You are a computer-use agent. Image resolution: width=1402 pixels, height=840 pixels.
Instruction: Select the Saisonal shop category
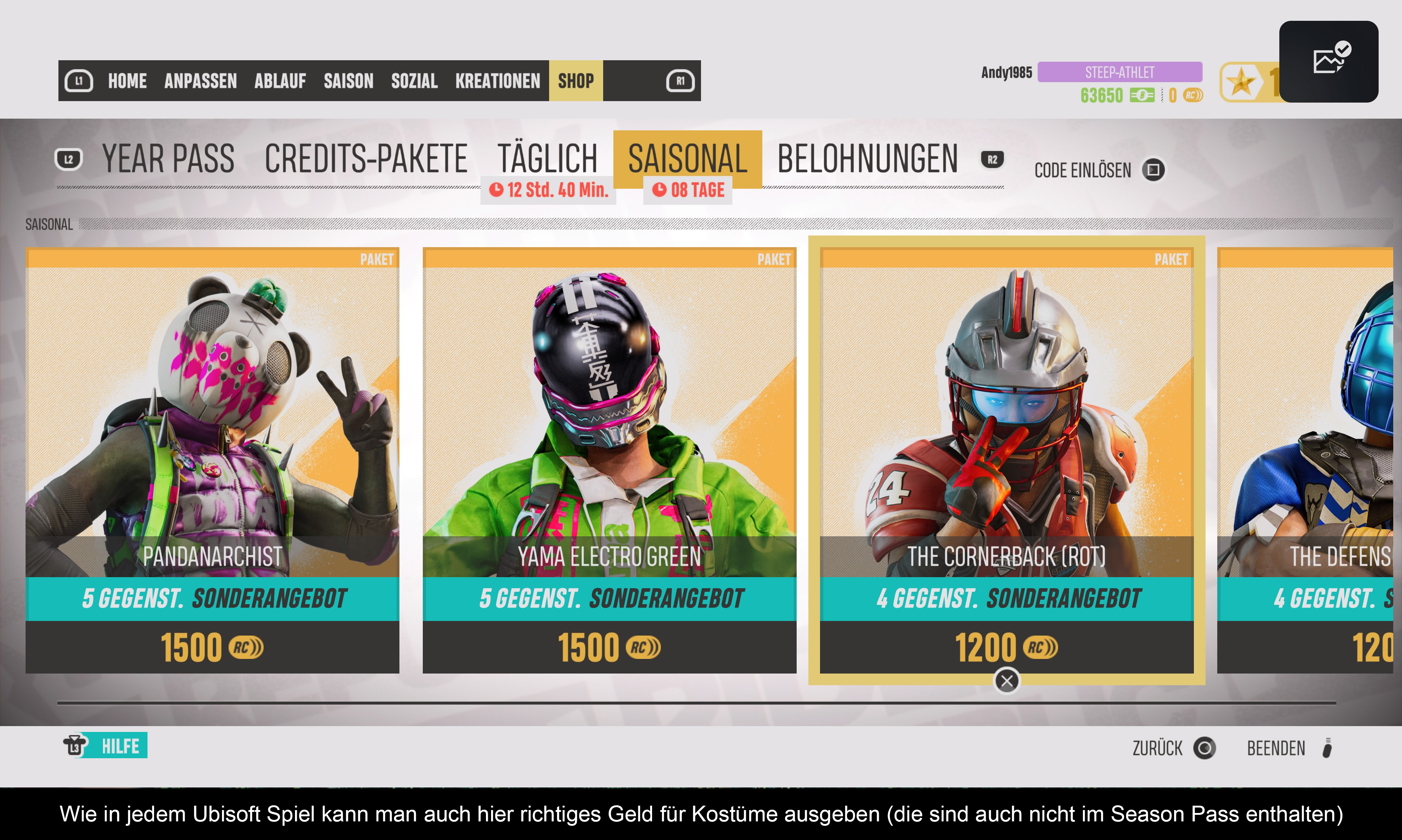point(688,159)
